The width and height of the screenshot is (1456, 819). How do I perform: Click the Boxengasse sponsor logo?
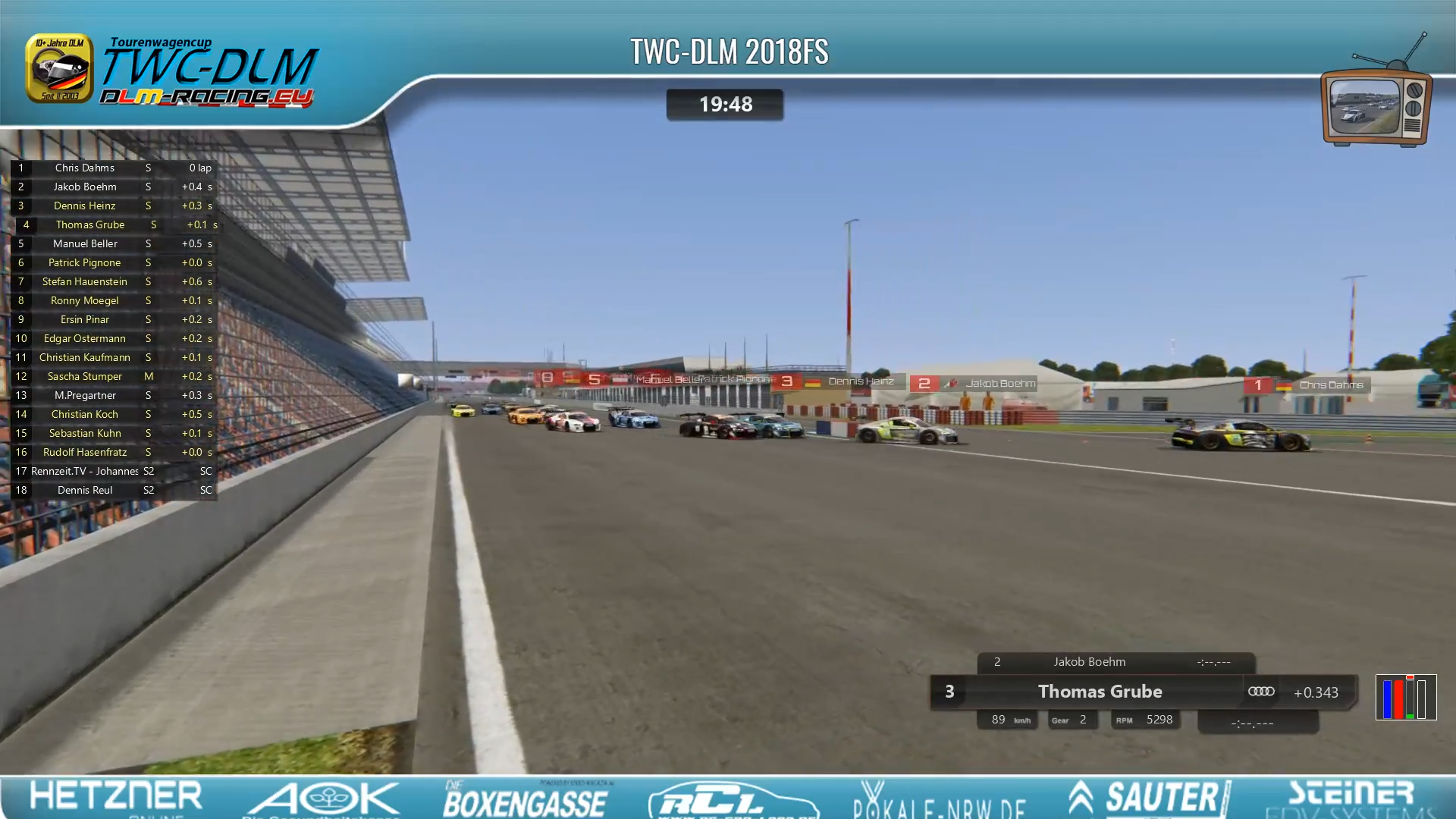point(525,799)
